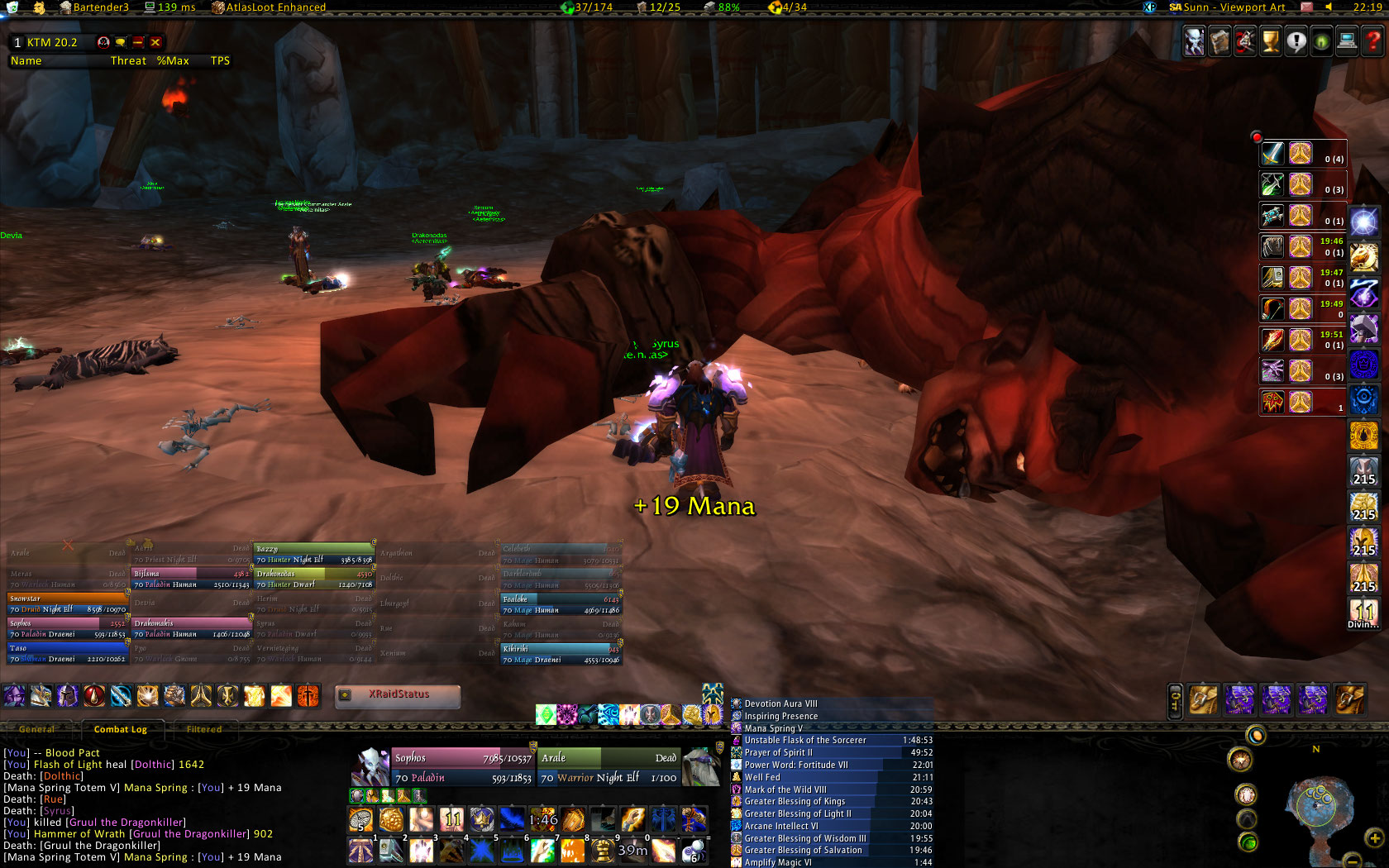Open the red question mark help button
The image size is (1389, 868).
pyautogui.click(x=1373, y=41)
